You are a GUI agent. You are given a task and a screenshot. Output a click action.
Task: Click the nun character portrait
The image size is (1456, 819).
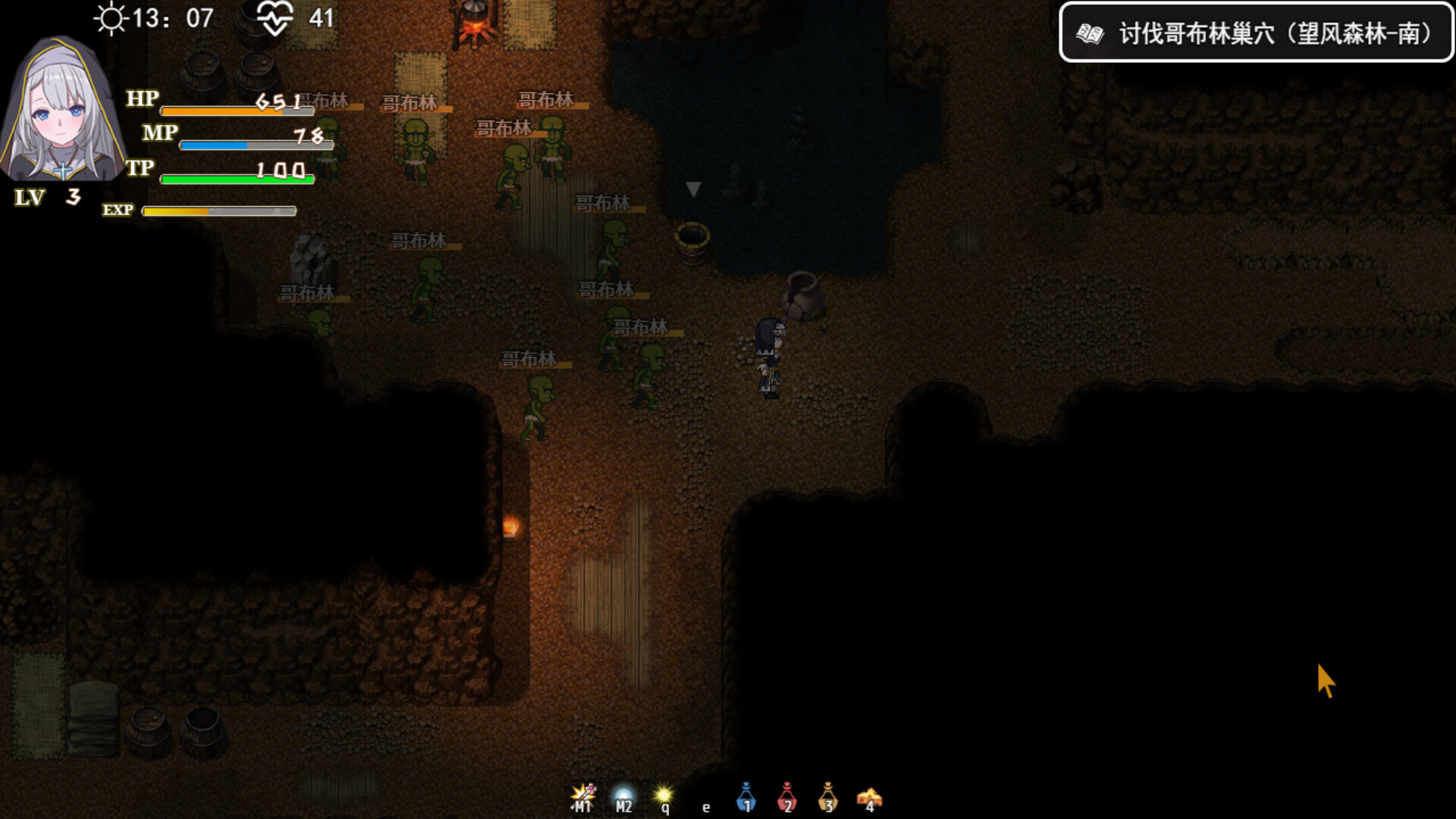[x=62, y=110]
